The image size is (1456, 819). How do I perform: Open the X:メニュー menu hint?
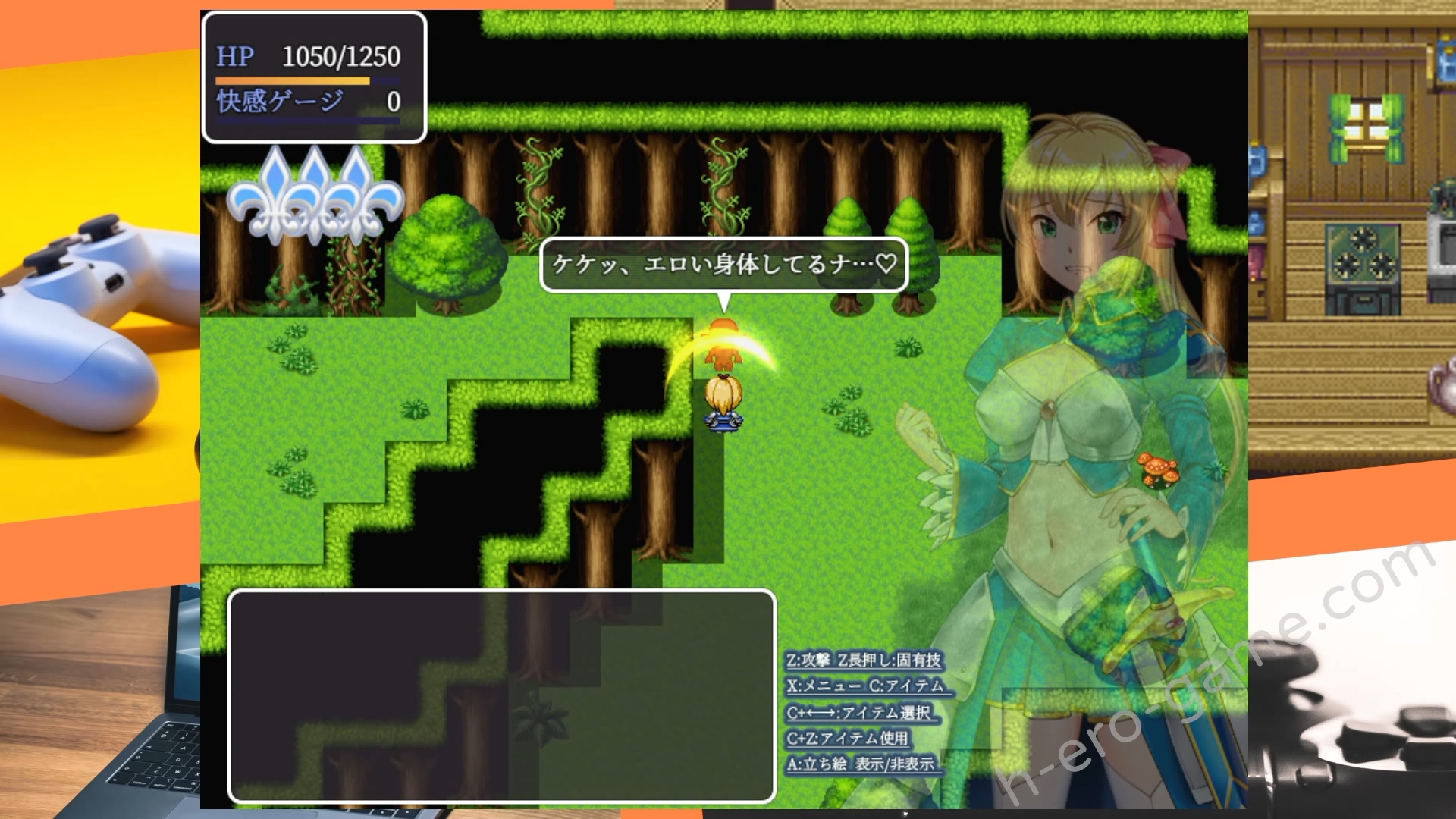(827, 684)
